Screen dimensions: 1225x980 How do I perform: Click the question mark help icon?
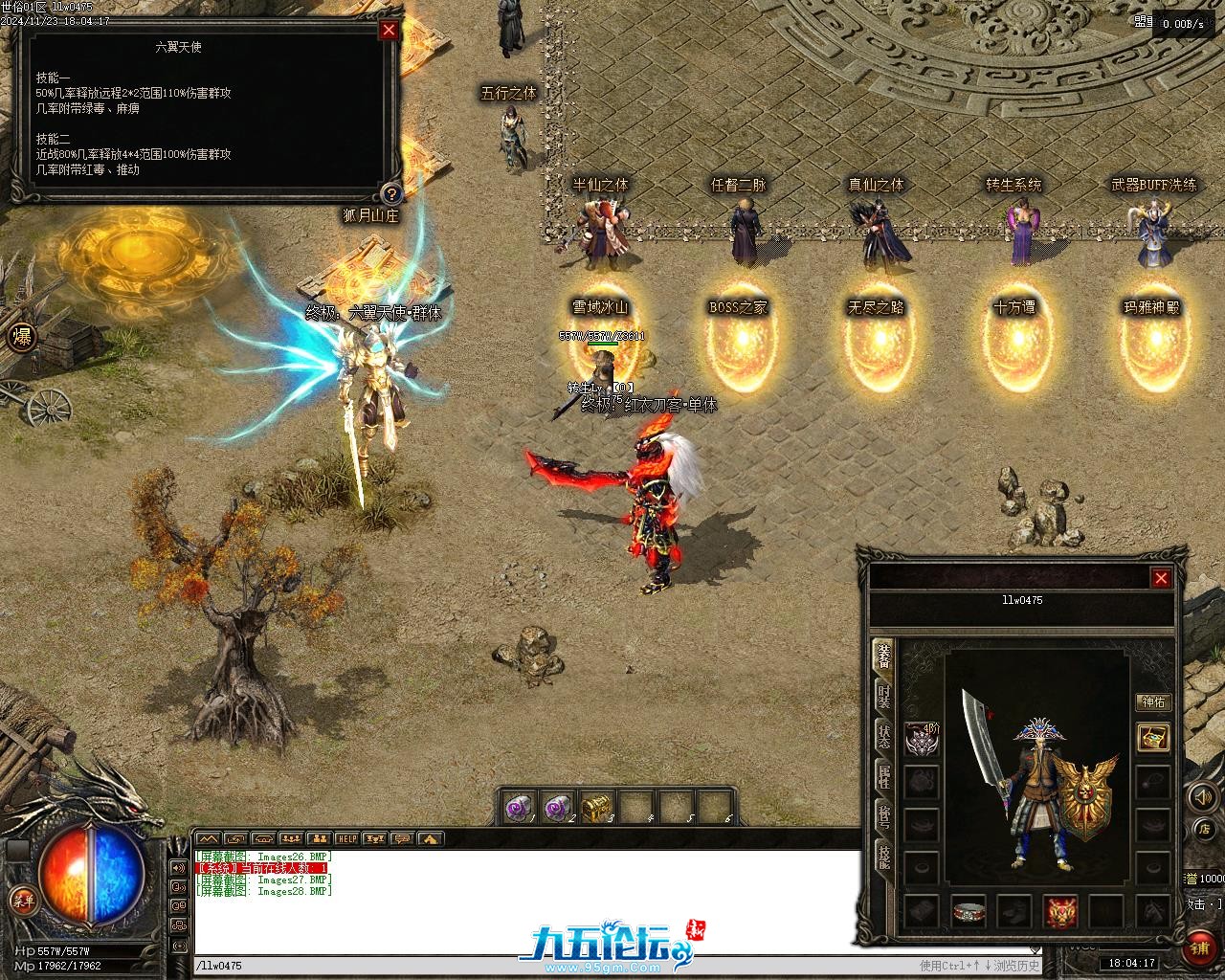tap(390, 193)
